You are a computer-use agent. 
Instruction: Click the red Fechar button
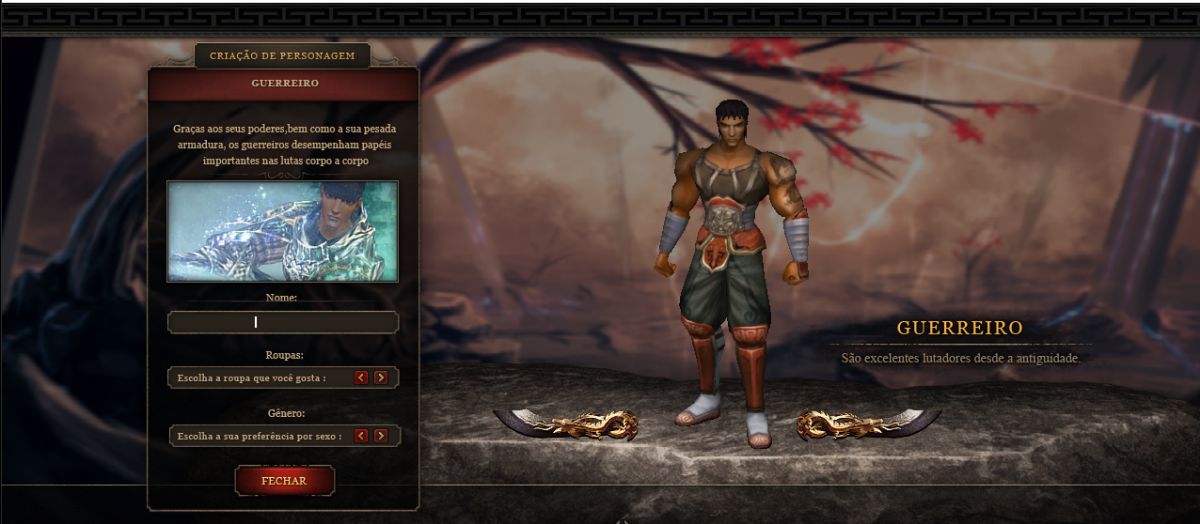point(284,480)
